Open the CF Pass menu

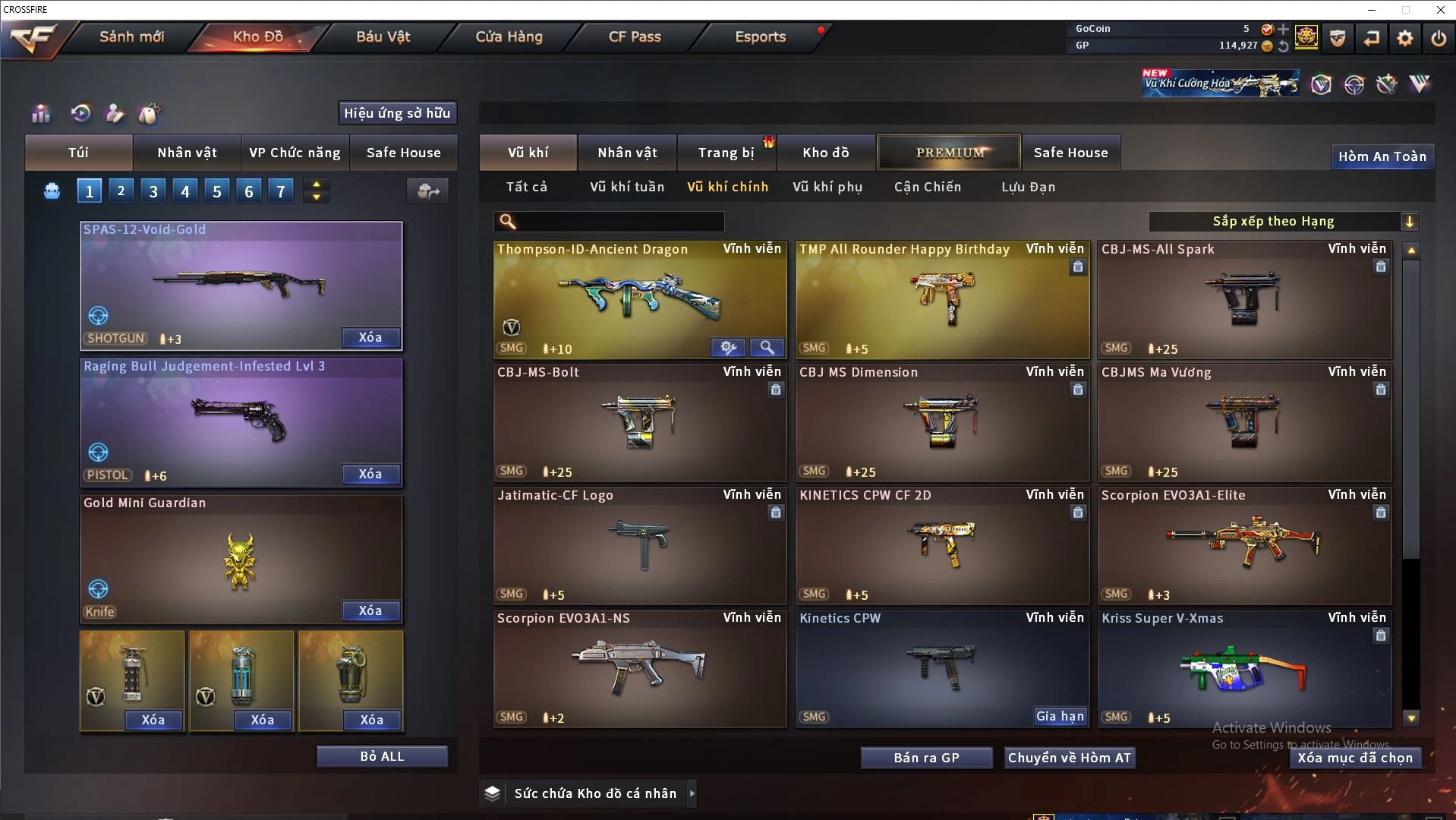coord(635,36)
